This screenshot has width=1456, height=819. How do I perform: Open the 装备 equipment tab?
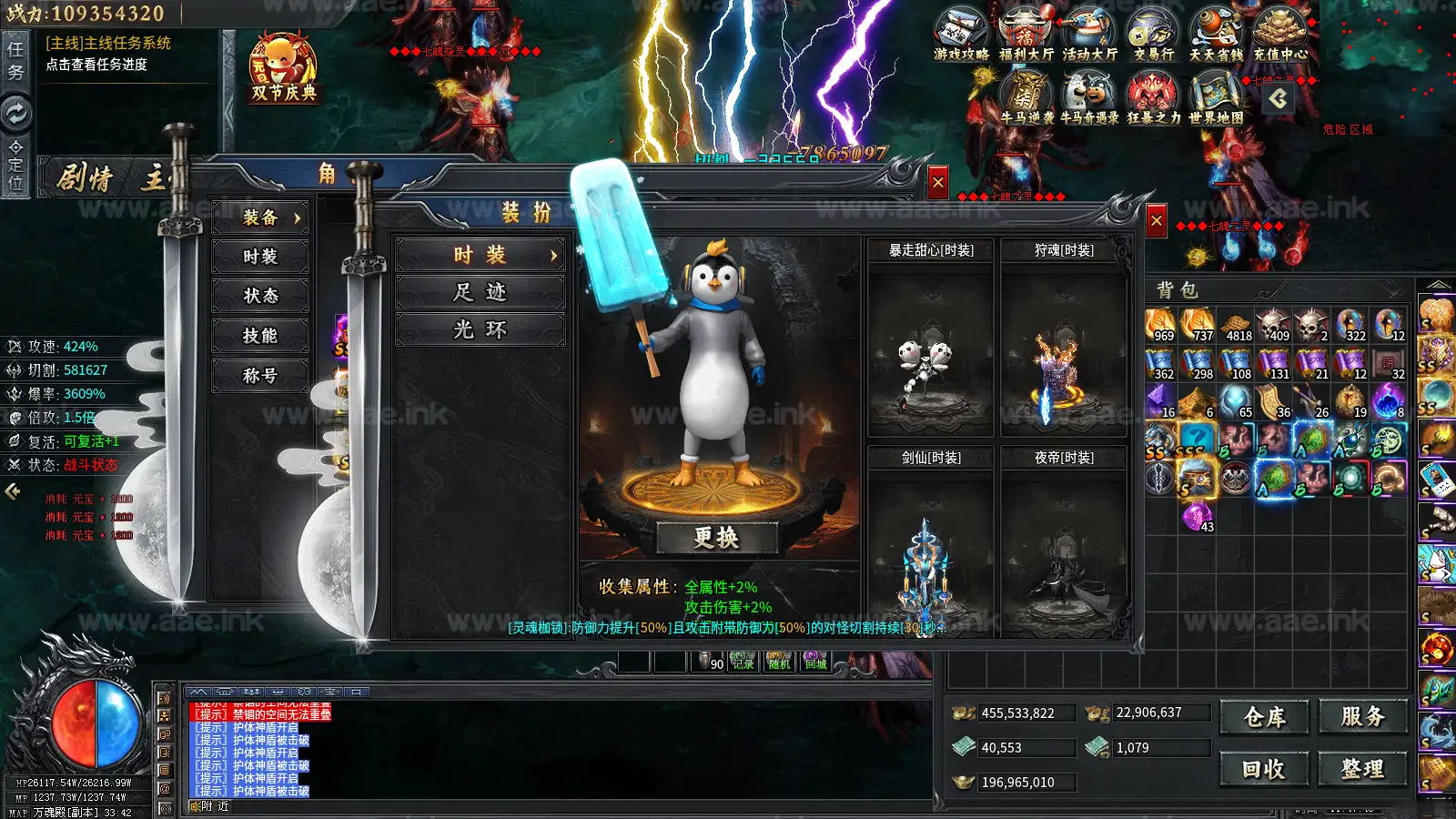(260, 217)
